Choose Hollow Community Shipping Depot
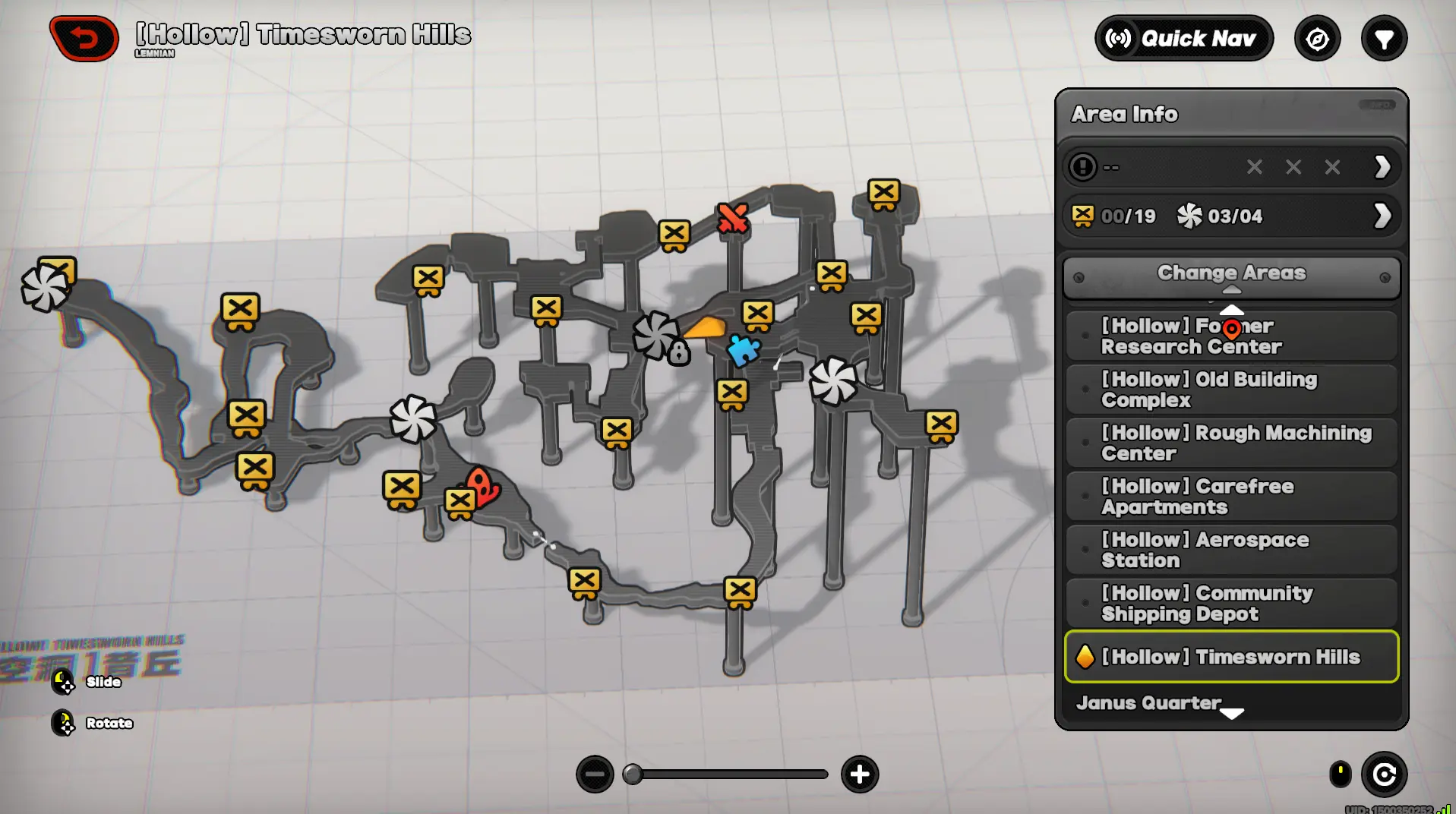1456x814 pixels. coord(1231,604)
